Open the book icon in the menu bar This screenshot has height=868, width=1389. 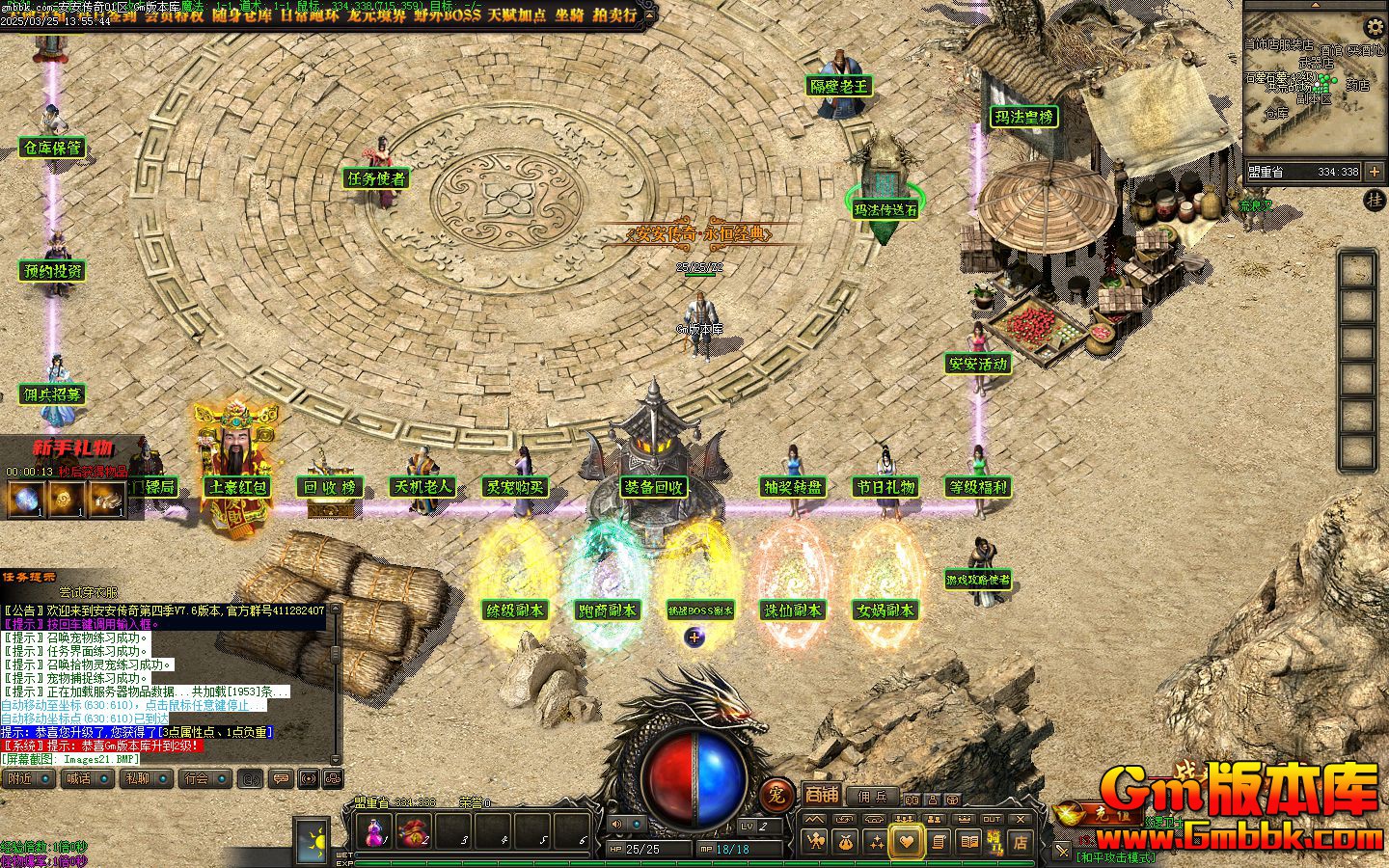pyautogui.click(x=967, y=842)
